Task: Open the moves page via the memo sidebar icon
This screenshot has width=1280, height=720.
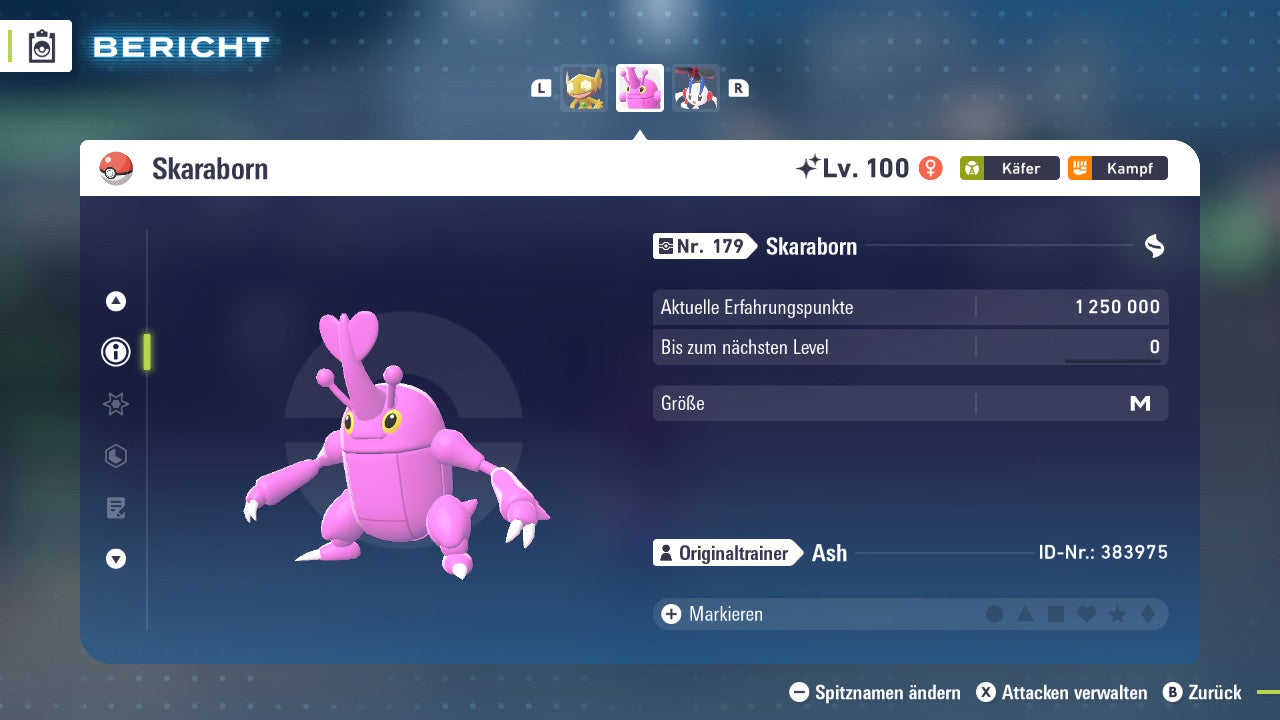Action: pos(115,508)
